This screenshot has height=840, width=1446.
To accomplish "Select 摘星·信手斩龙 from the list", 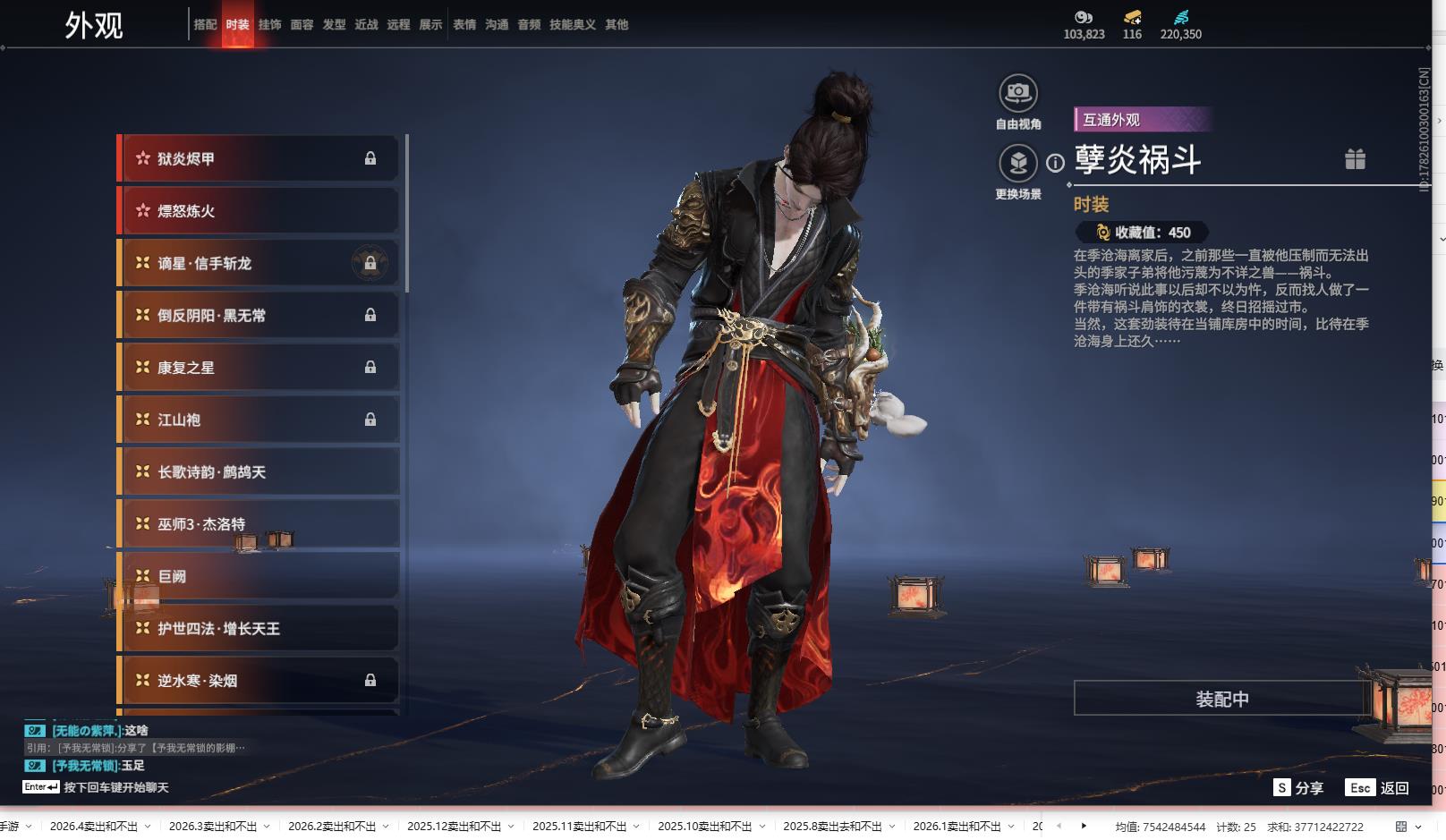I will (259, 264).
